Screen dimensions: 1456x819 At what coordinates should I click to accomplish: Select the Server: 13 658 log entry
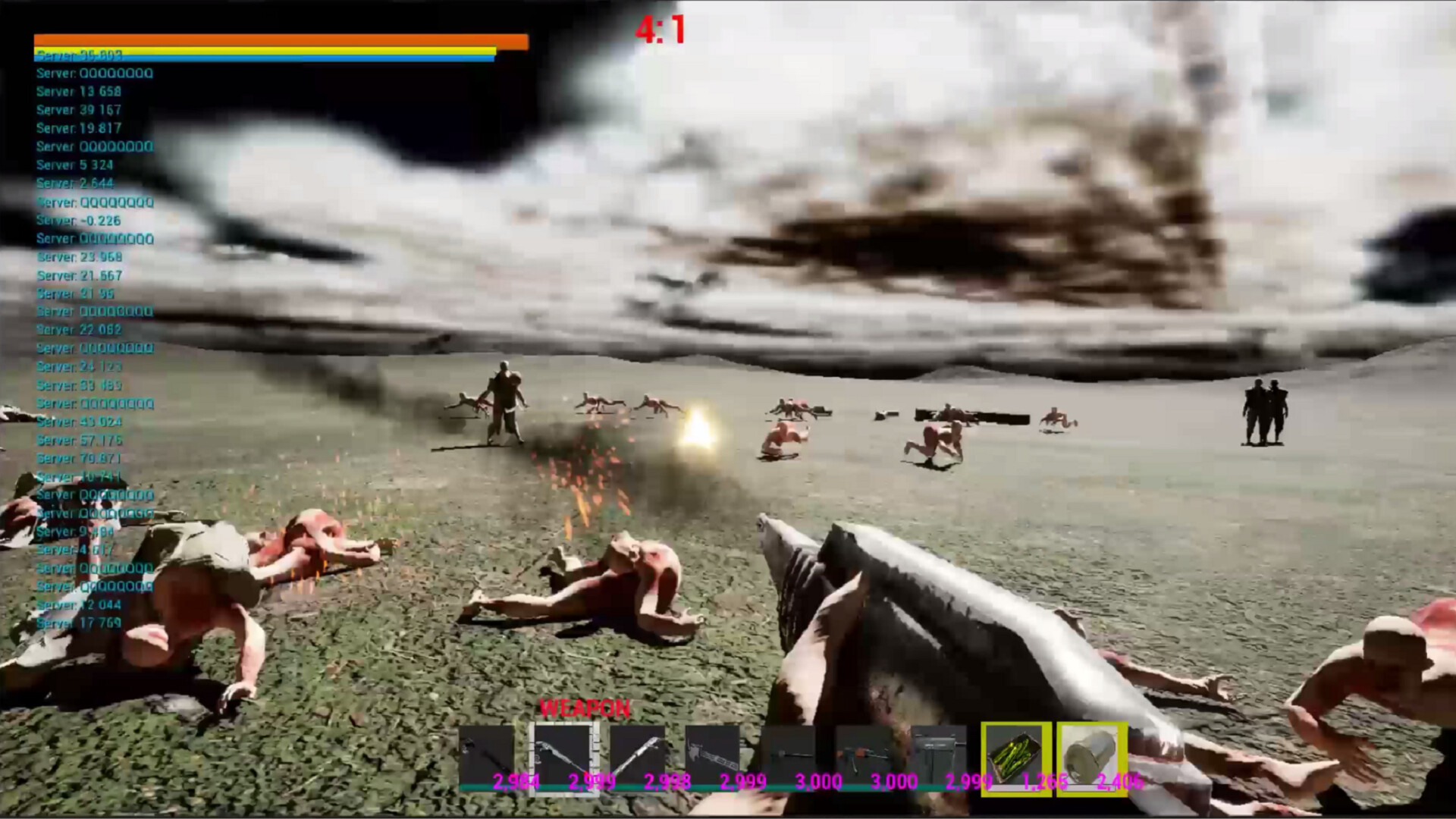[x=81, y=91]
